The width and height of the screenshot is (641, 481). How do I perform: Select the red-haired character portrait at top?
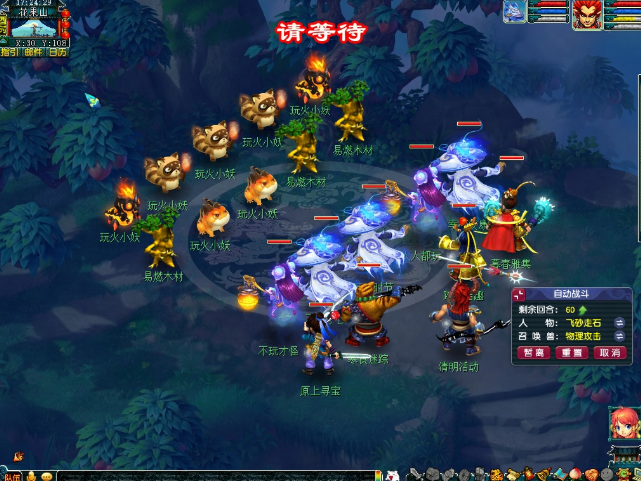click(x=587, y=14)
